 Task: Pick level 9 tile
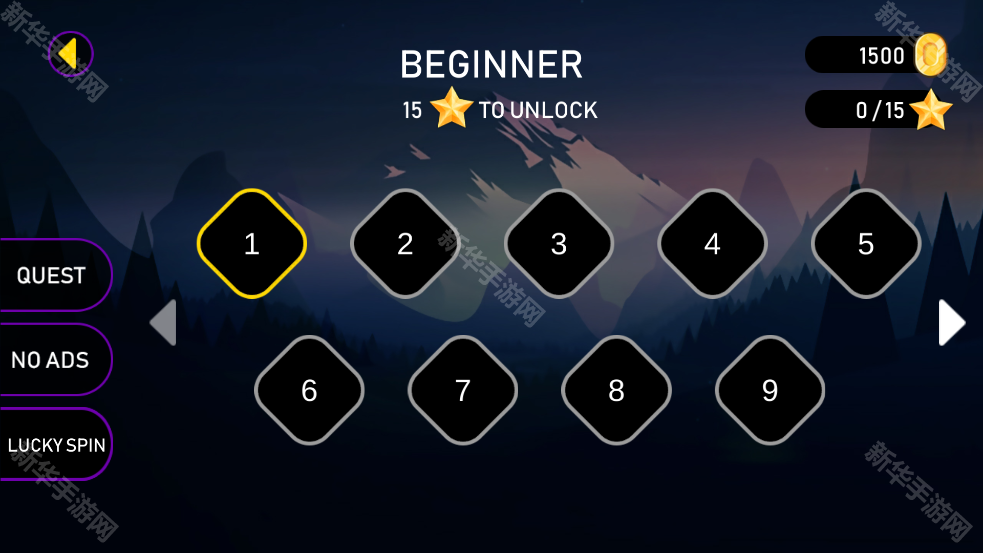pyautogui.click(x=770, y=390)
